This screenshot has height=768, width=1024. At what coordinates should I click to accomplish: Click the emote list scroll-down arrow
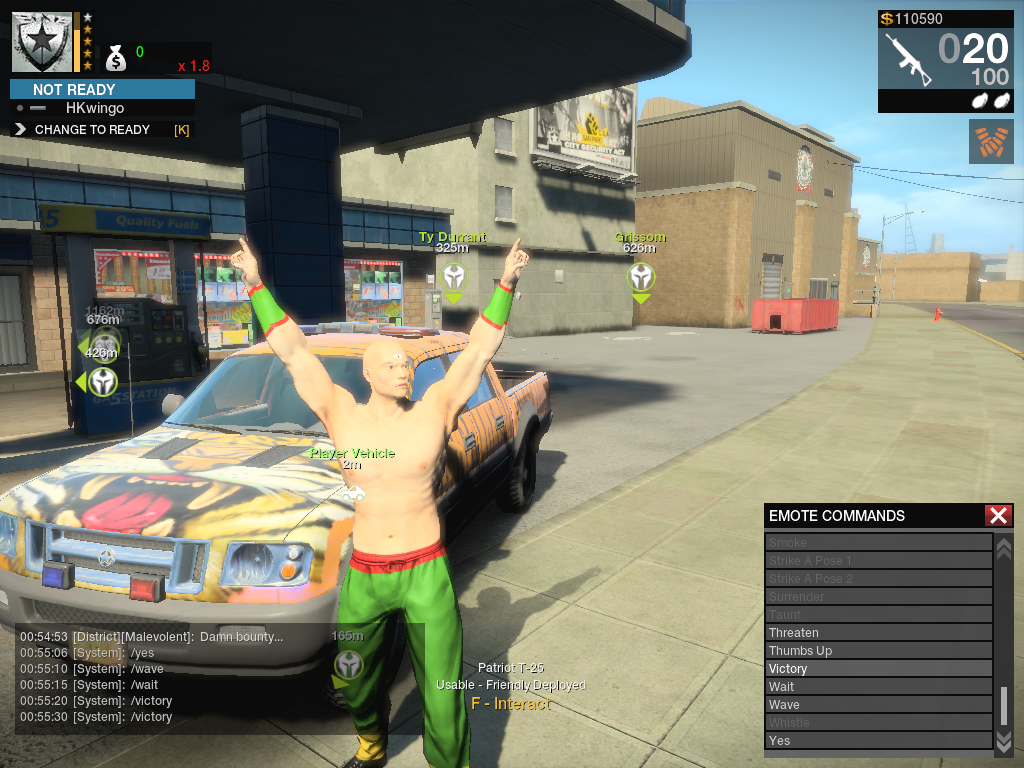point(1004,740)
